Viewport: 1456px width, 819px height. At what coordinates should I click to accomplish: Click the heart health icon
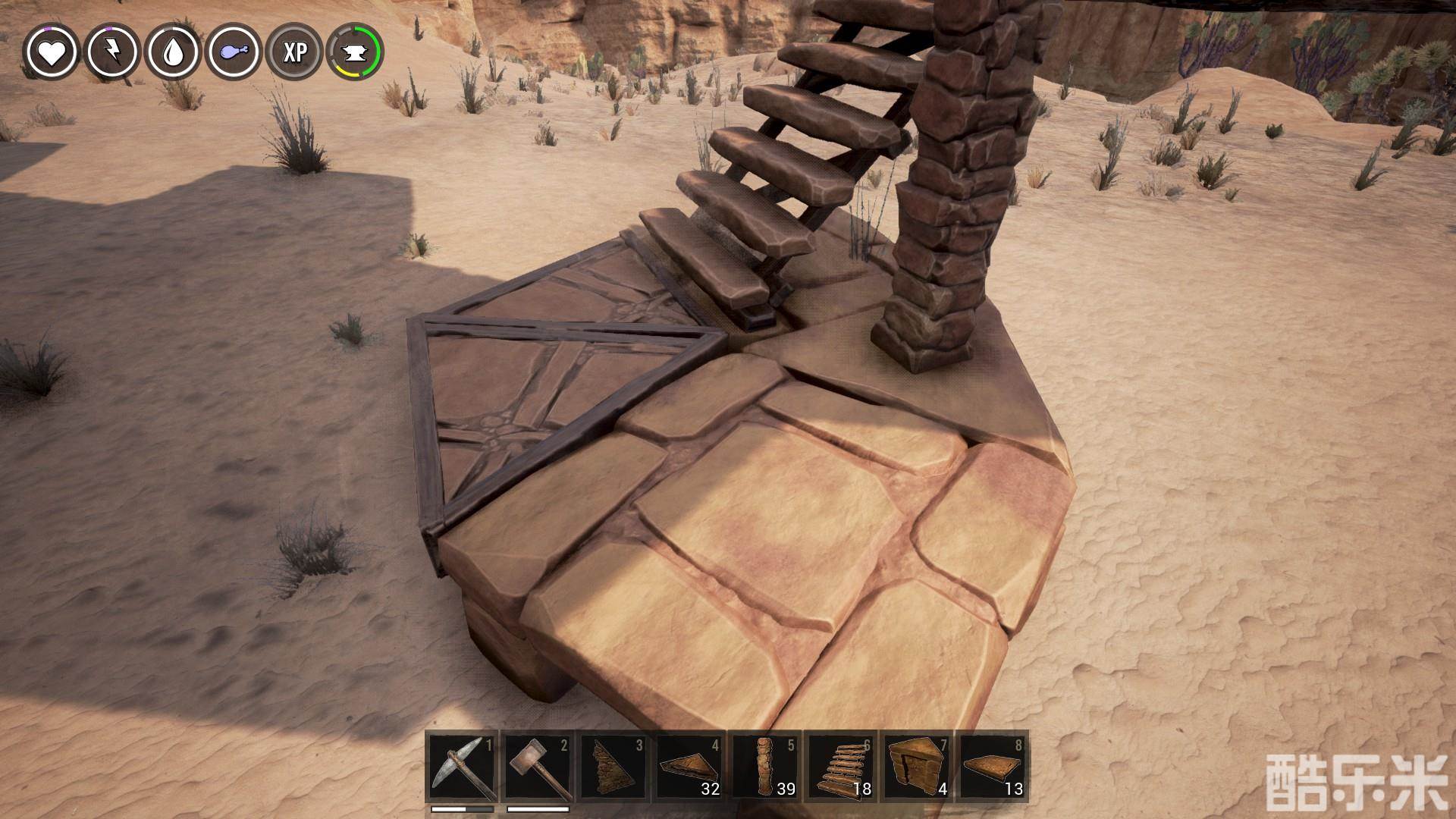point(52,52)
